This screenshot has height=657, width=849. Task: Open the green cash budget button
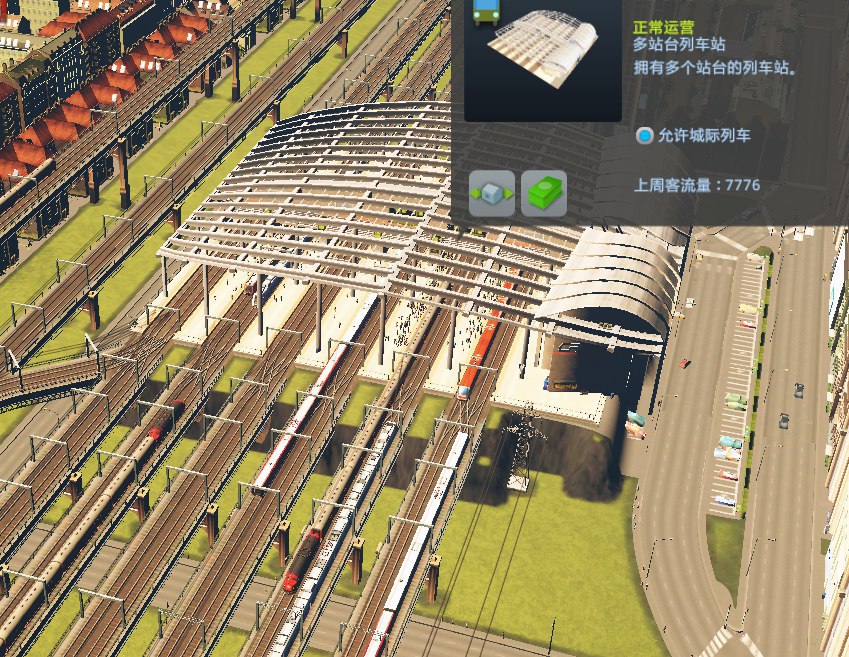coord(544,194)
